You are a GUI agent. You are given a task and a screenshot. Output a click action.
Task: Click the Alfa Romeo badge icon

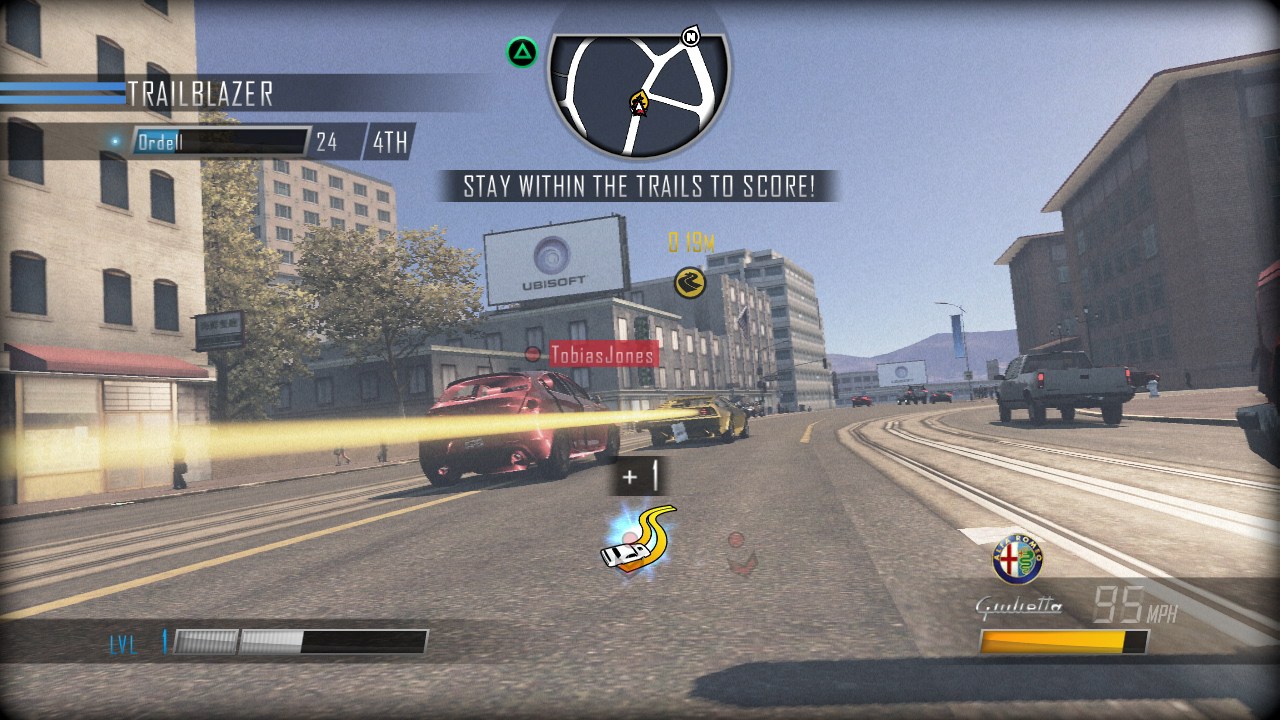point(1017,559)
